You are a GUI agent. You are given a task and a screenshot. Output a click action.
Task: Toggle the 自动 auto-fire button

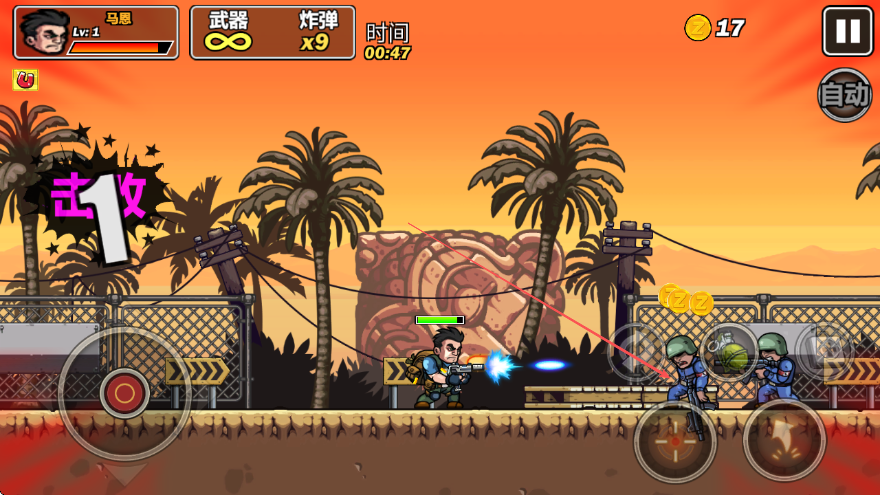[845, 95]
